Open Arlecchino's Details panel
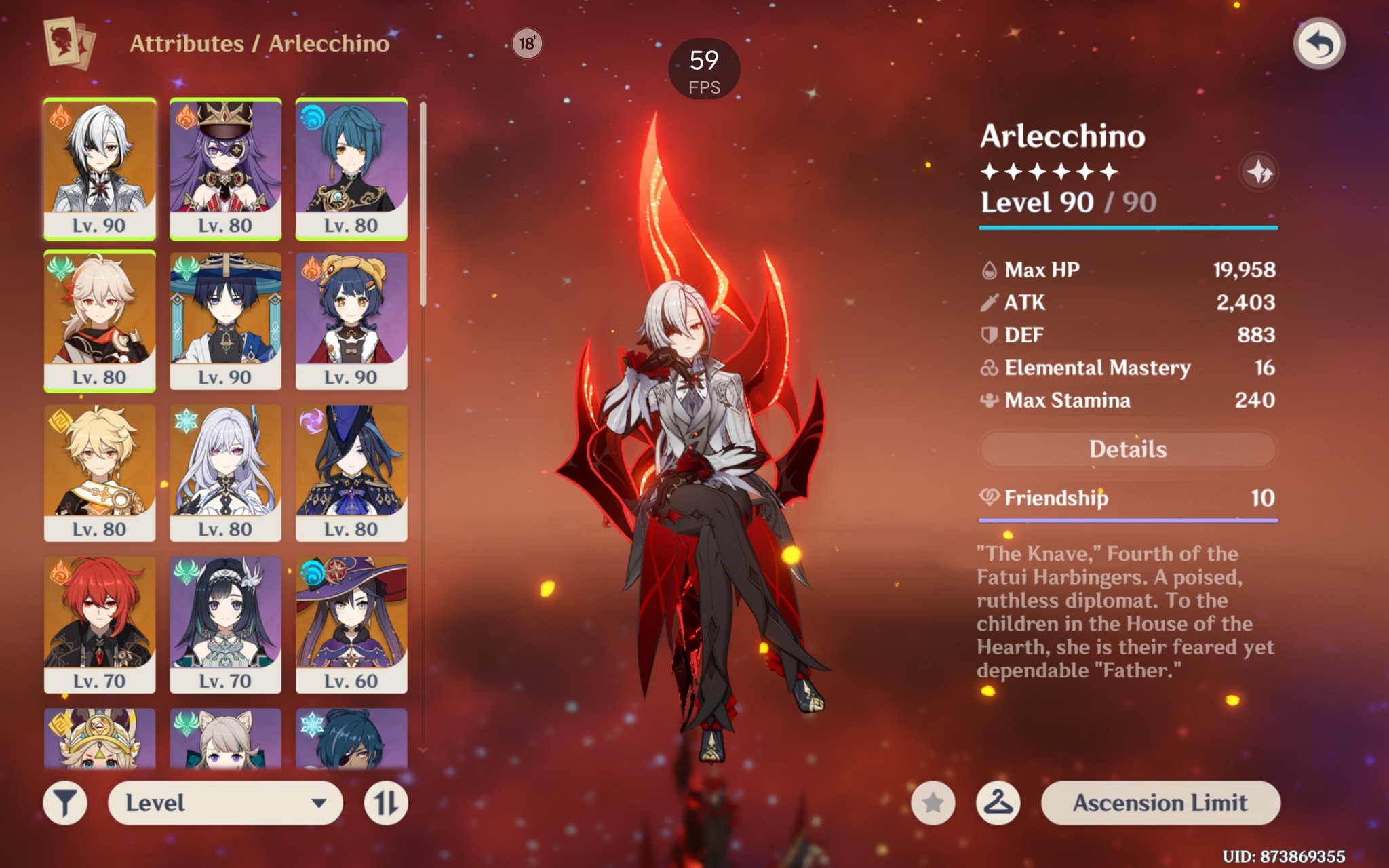 click(1127, 449)
